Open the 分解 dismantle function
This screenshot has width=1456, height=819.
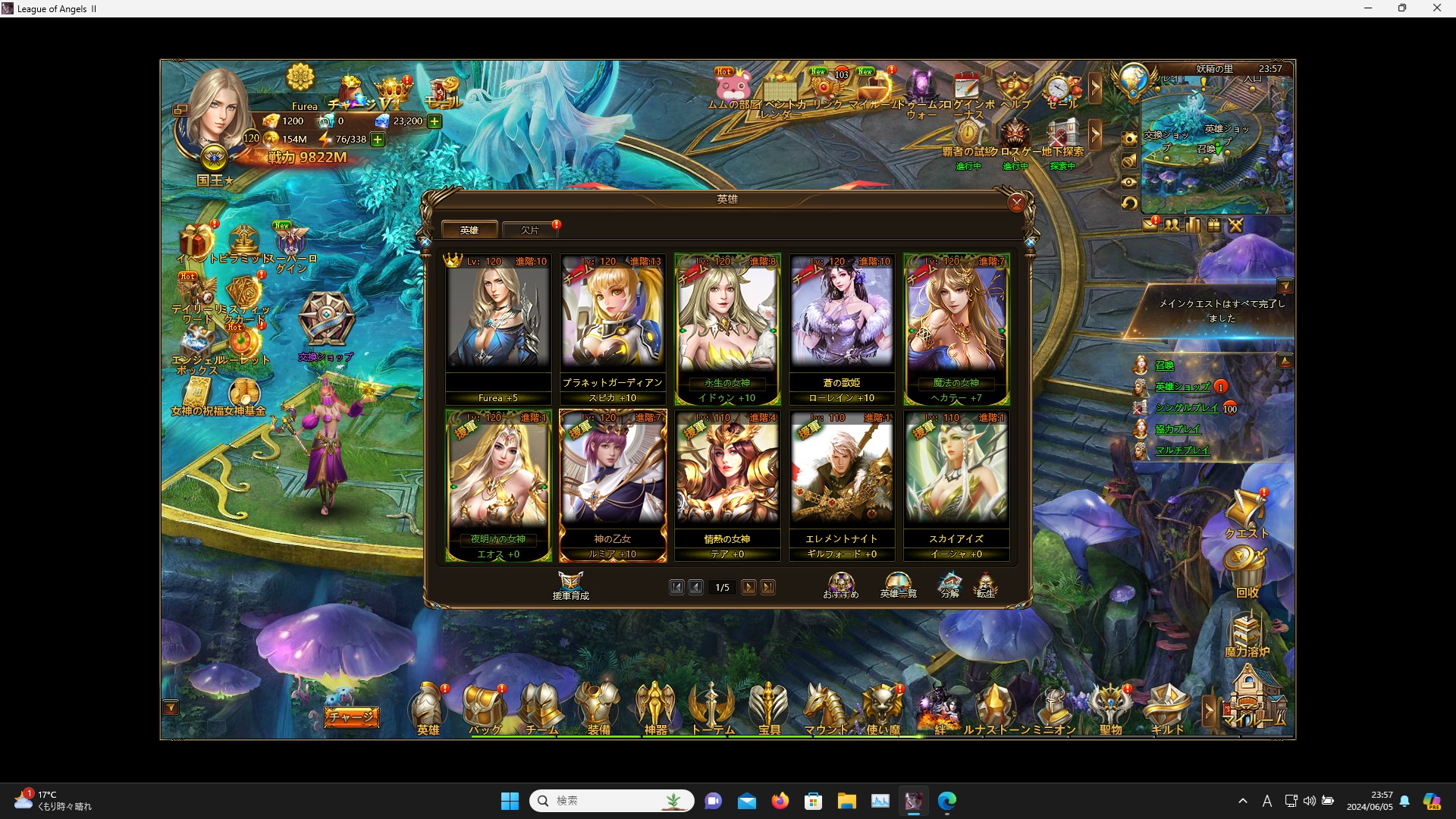point(949,585)
